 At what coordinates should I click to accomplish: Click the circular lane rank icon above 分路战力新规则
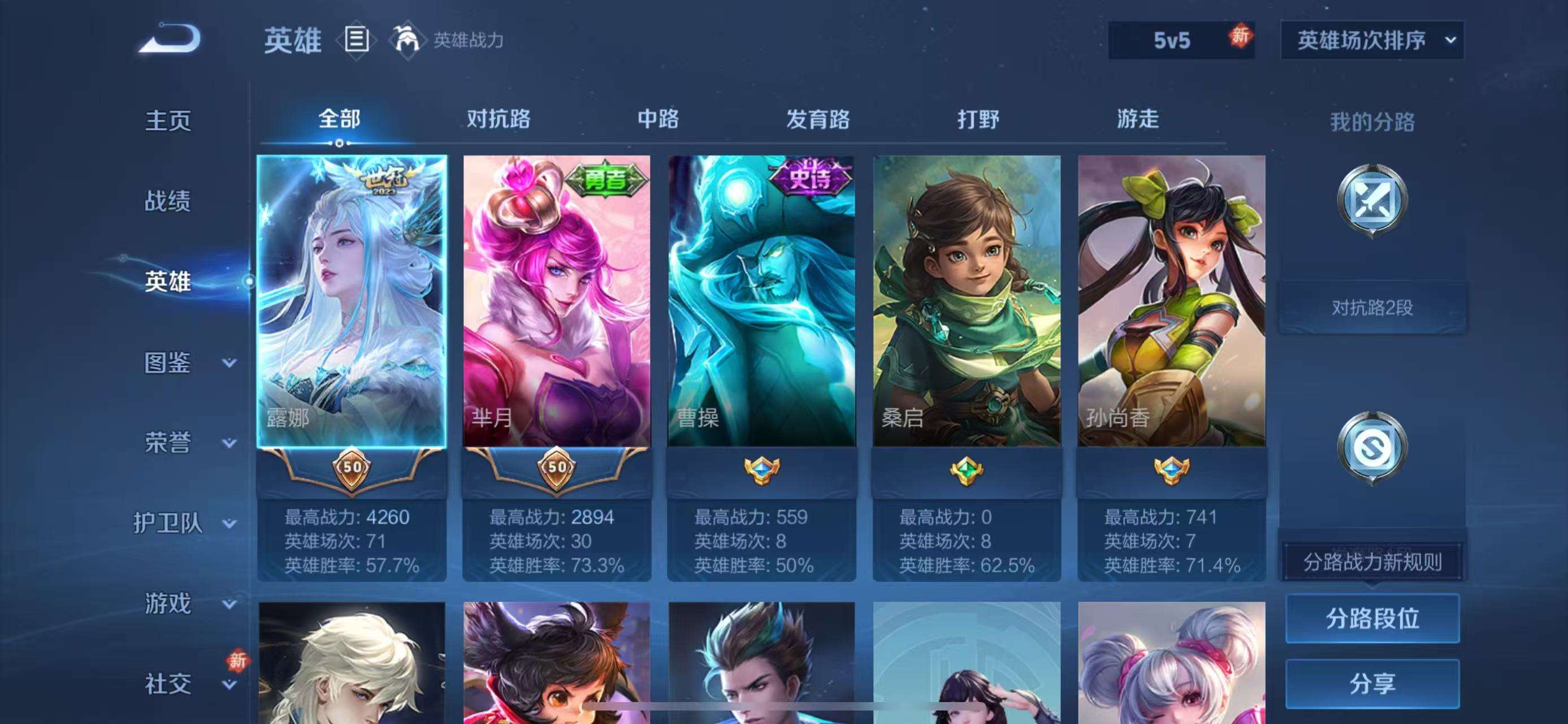[1371, 446]
